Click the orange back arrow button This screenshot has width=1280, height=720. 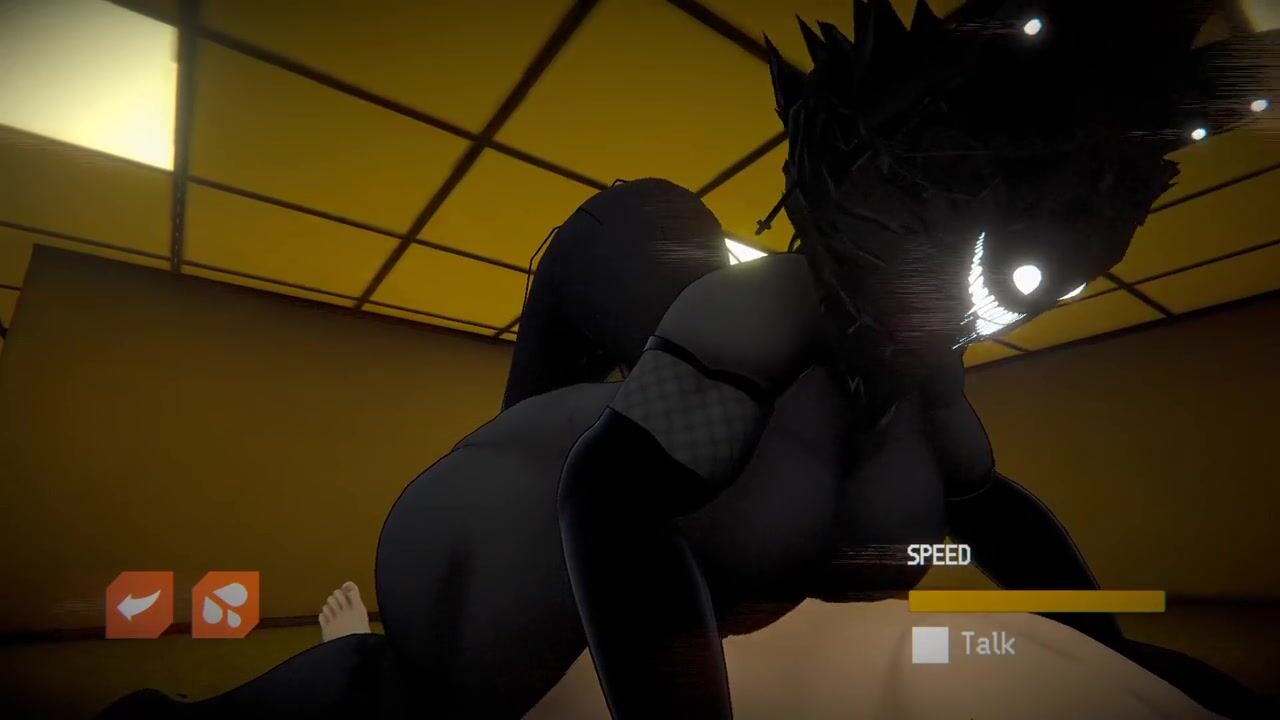coord(139,605)
